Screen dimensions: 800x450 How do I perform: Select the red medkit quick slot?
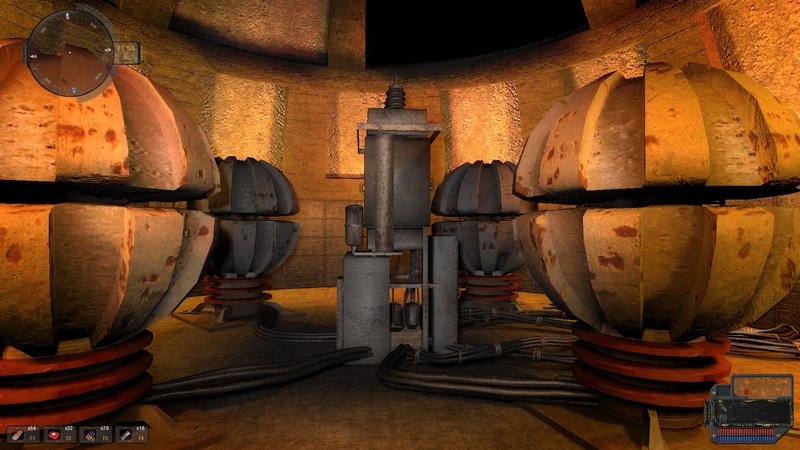tap(57, 434)
